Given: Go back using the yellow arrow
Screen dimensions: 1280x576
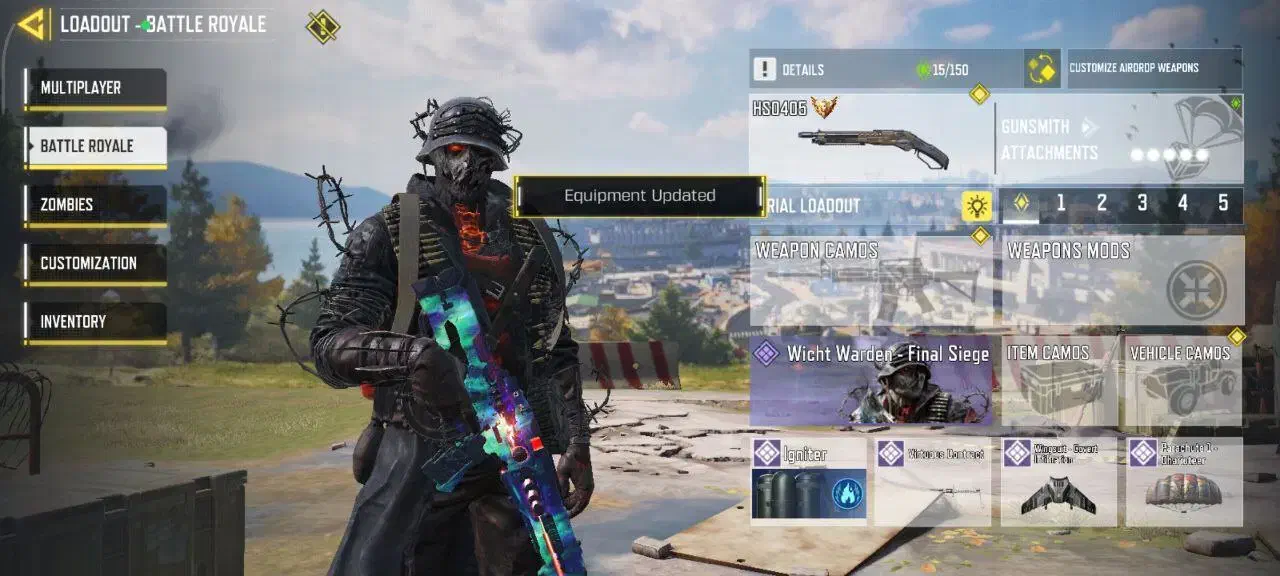Looking at the screenshot, I should pos(32,24).
